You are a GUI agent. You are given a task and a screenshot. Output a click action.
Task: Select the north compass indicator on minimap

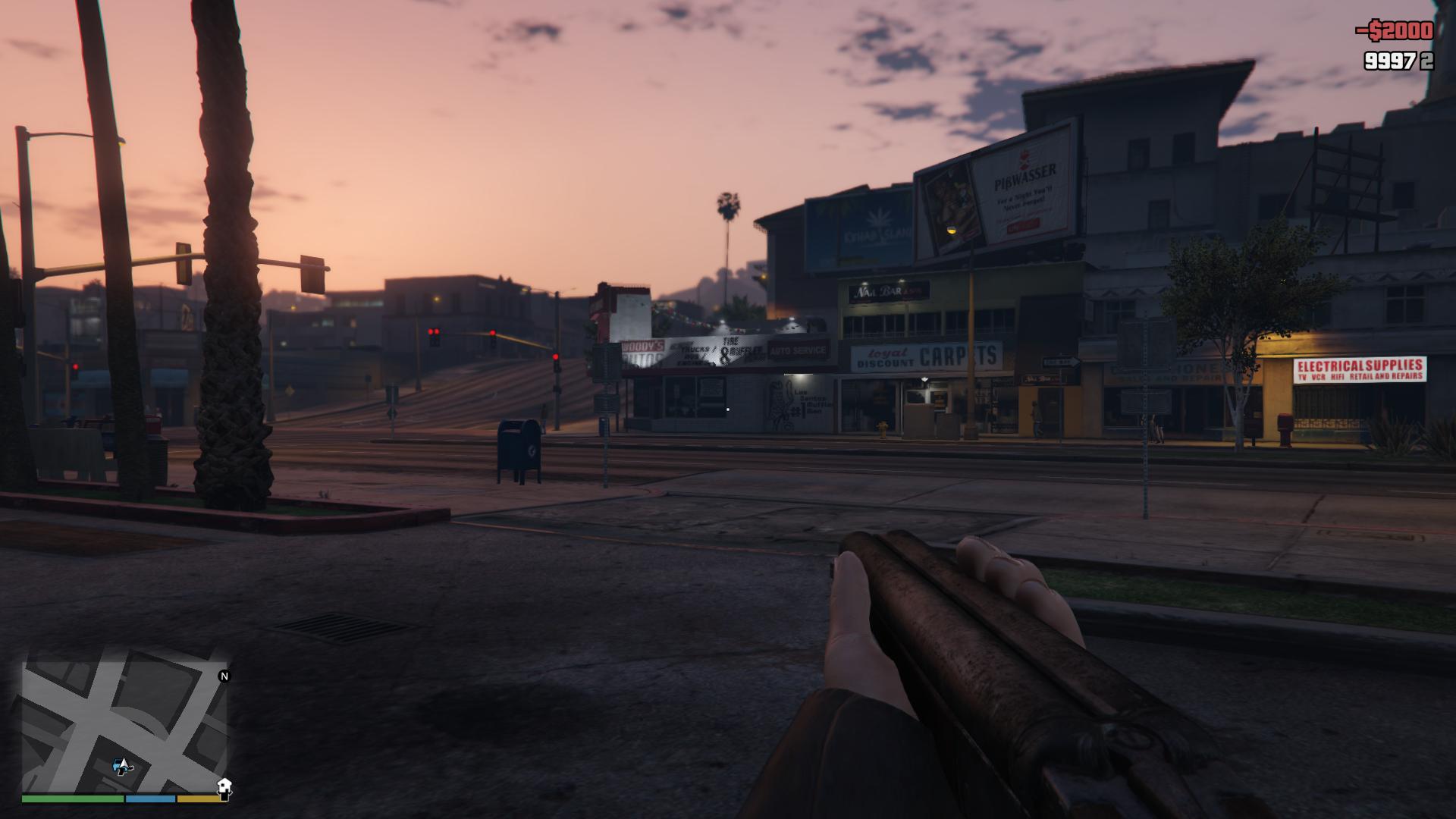click(x=224, y=676)
